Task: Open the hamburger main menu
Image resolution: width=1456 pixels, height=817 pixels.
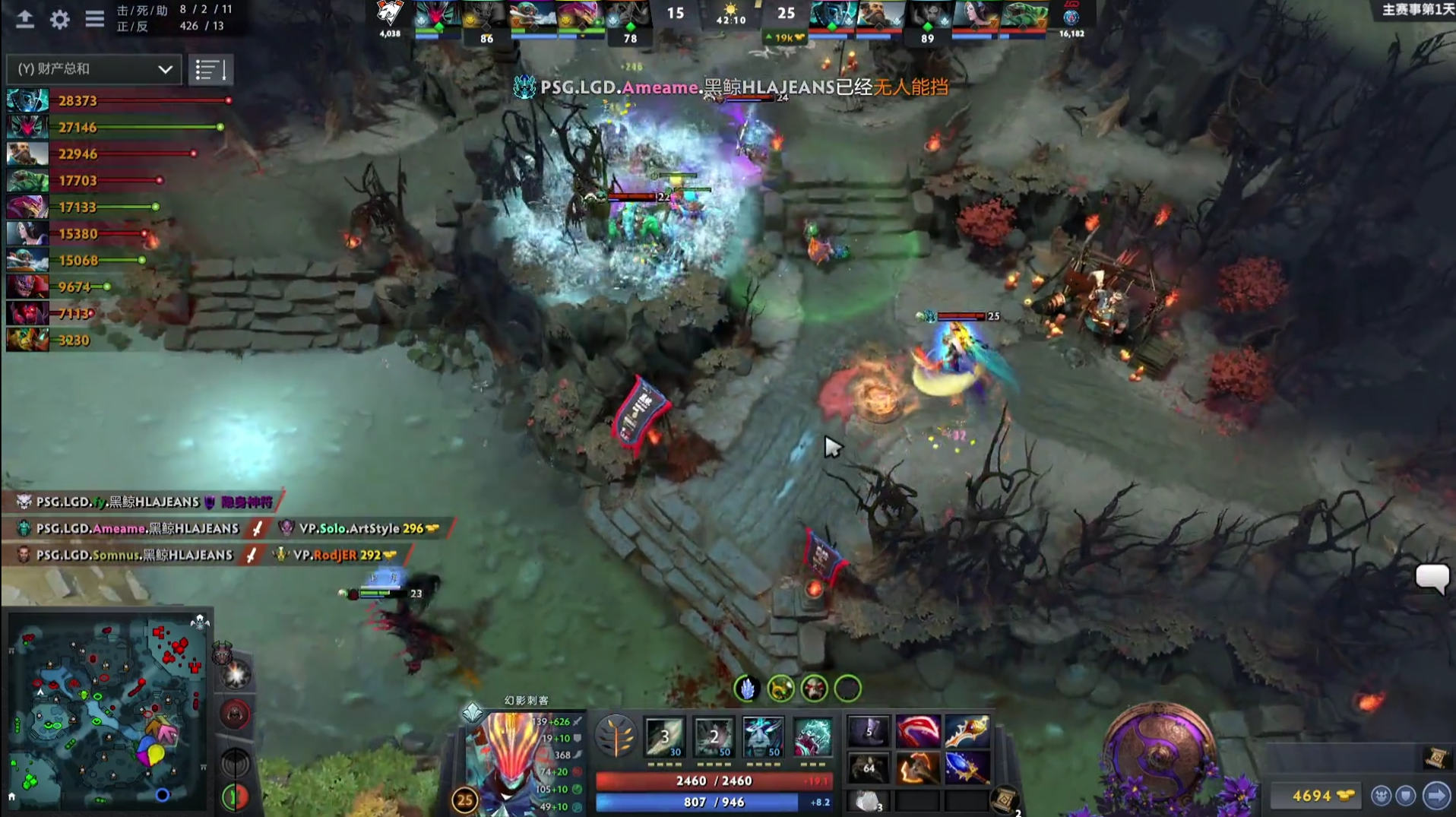Action: [94, 19]
